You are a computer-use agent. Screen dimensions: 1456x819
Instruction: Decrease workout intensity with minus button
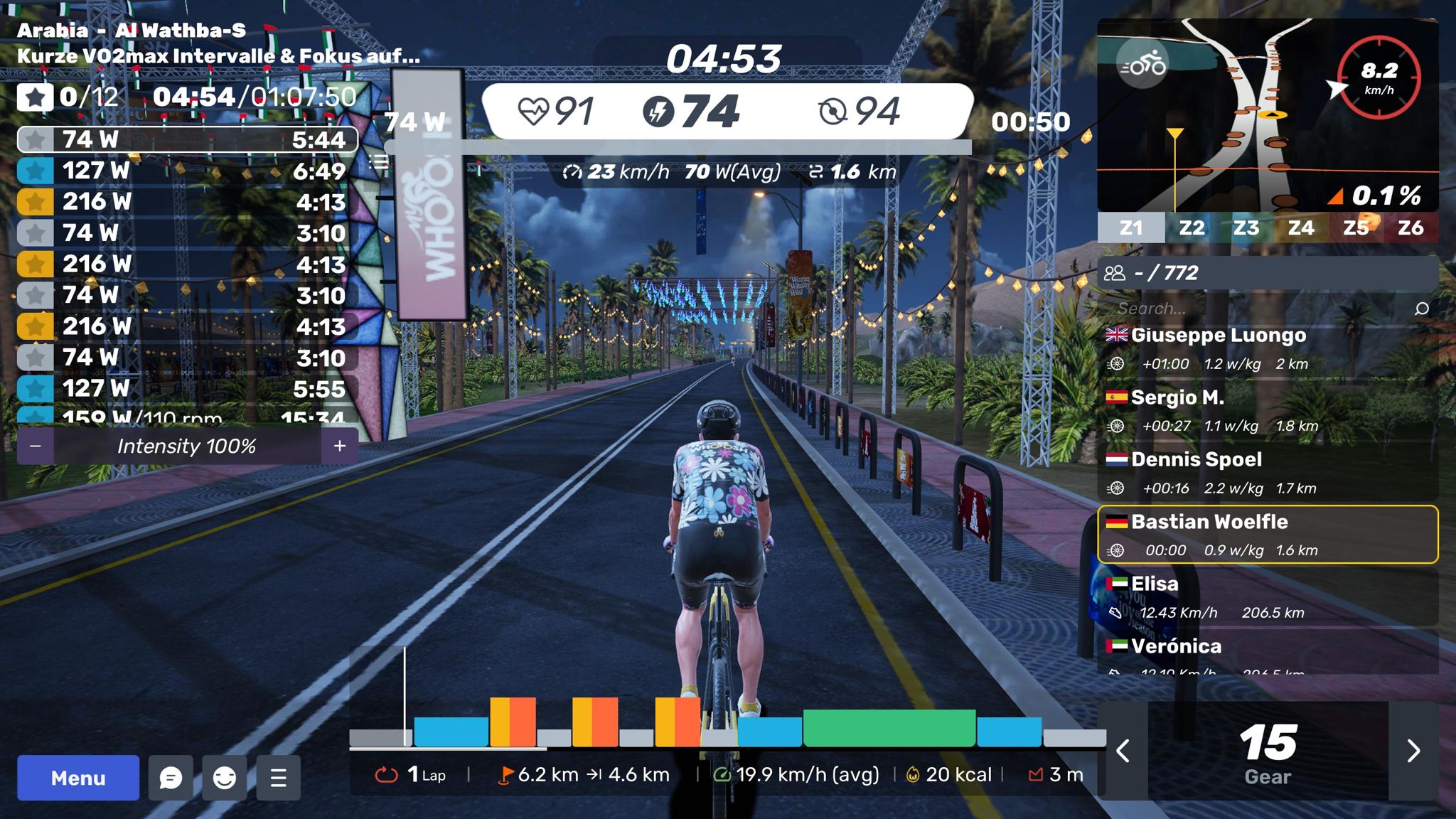click(x=36, y=446)
